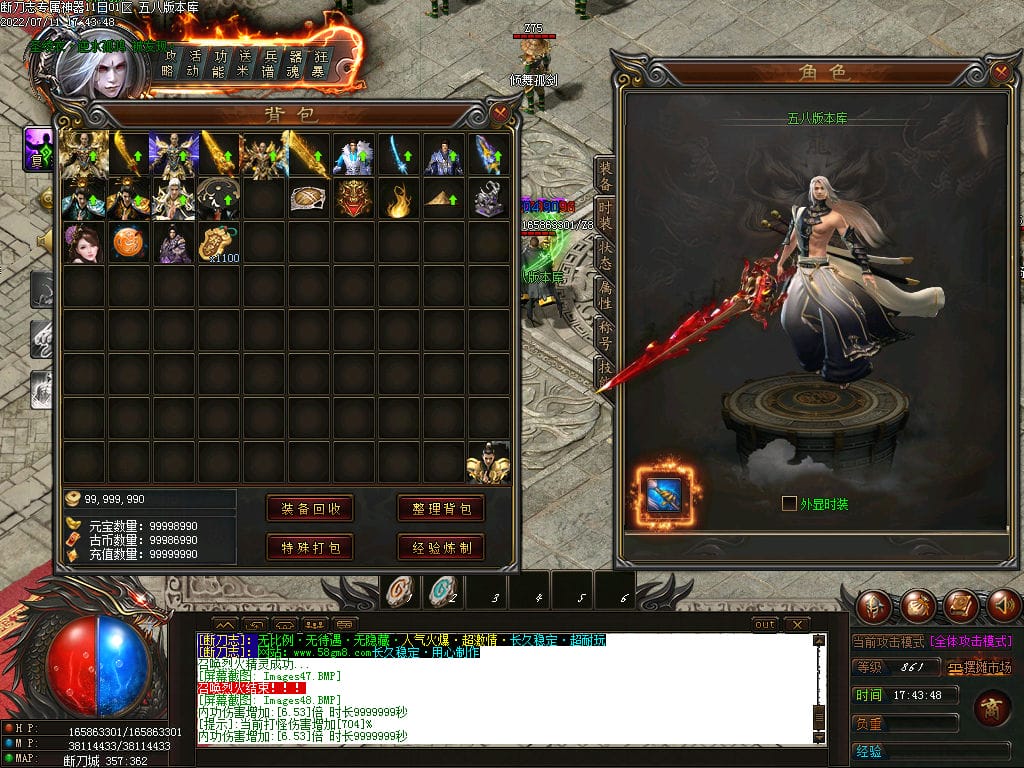This screenshot has height=768, width=1024.
Task: Choose the 特殊打包 special pack button
Action: pos(310,547)
